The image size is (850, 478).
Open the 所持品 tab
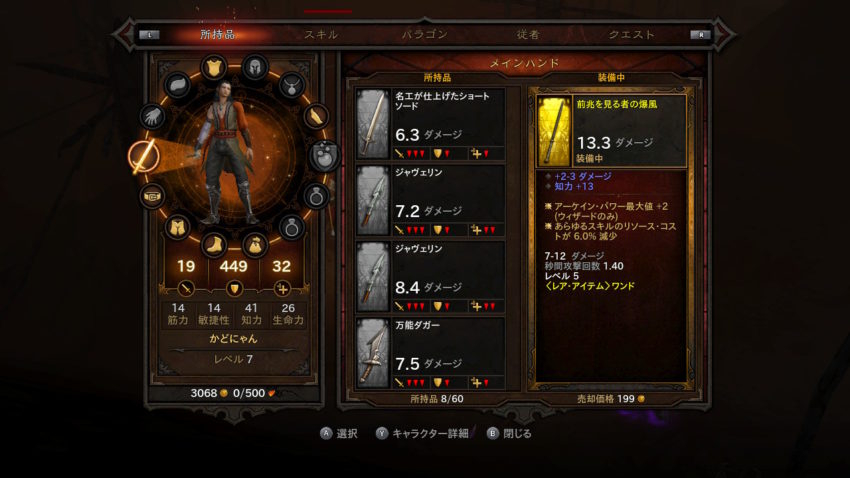coord(217,34)
